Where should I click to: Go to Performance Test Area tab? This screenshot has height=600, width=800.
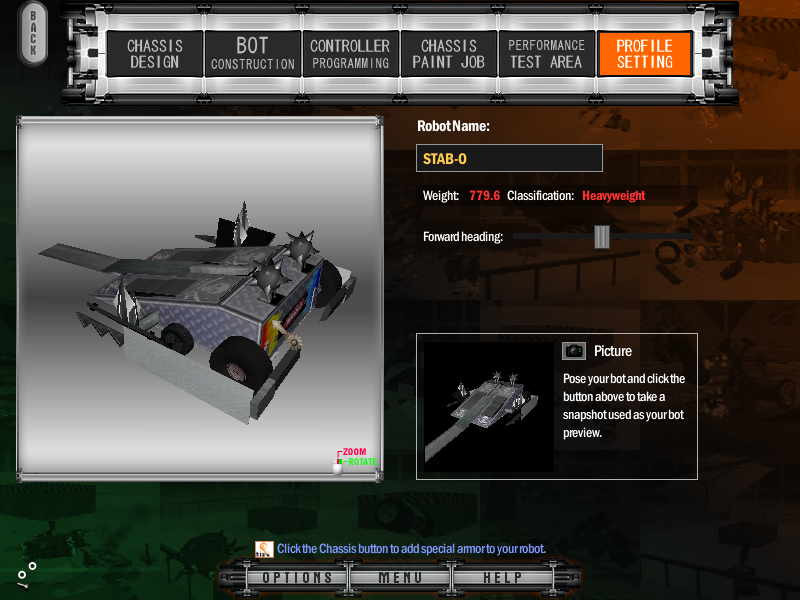(x=545, y=54)
